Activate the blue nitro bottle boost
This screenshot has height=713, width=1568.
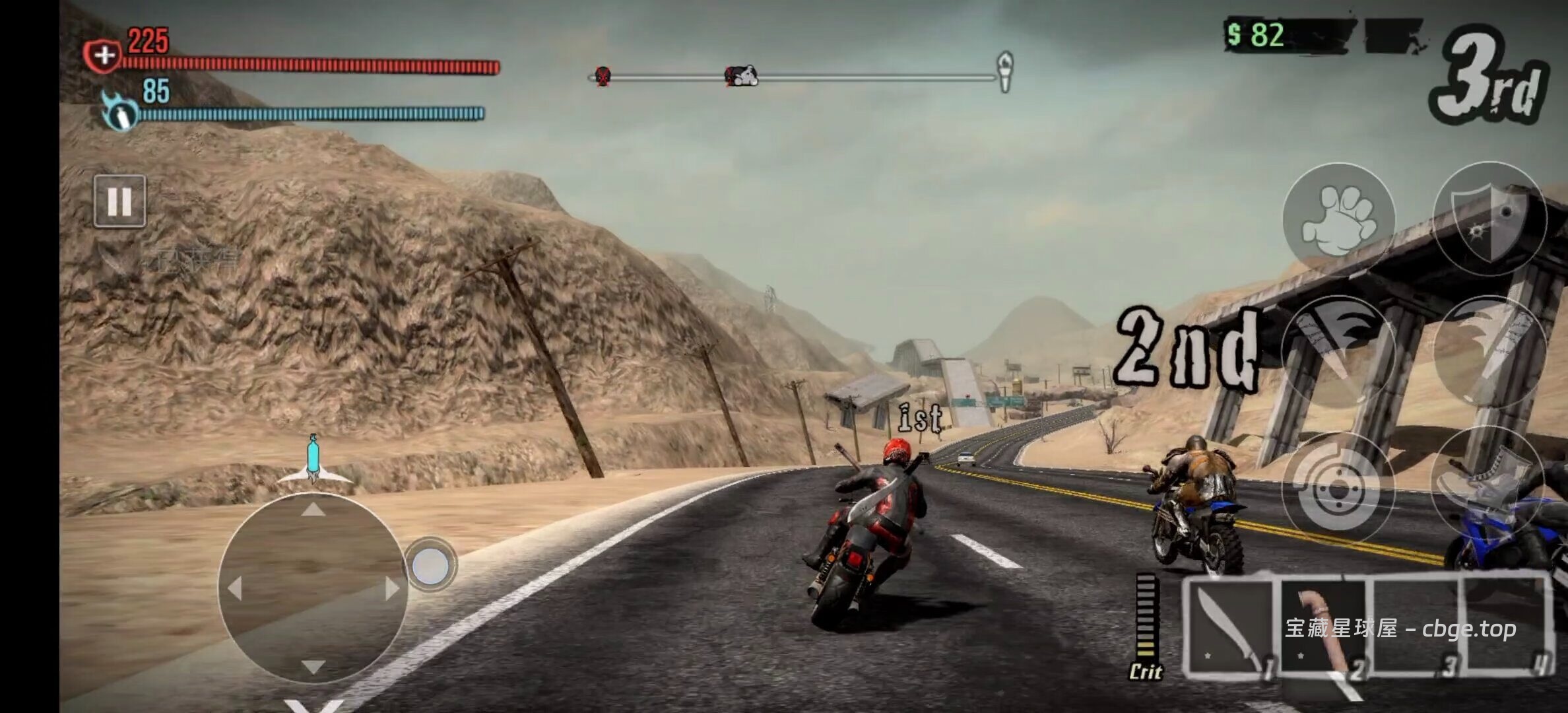point(313,459)
